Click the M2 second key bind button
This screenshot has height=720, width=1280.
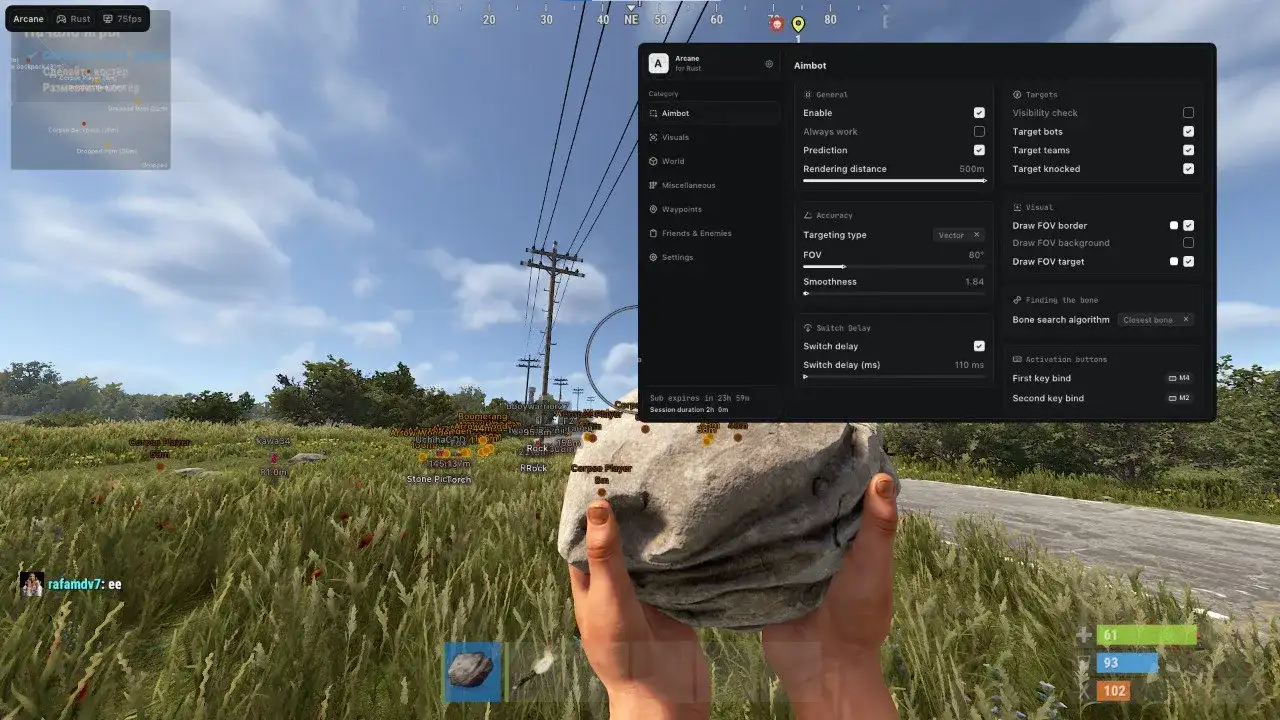tap(1178, 398)
